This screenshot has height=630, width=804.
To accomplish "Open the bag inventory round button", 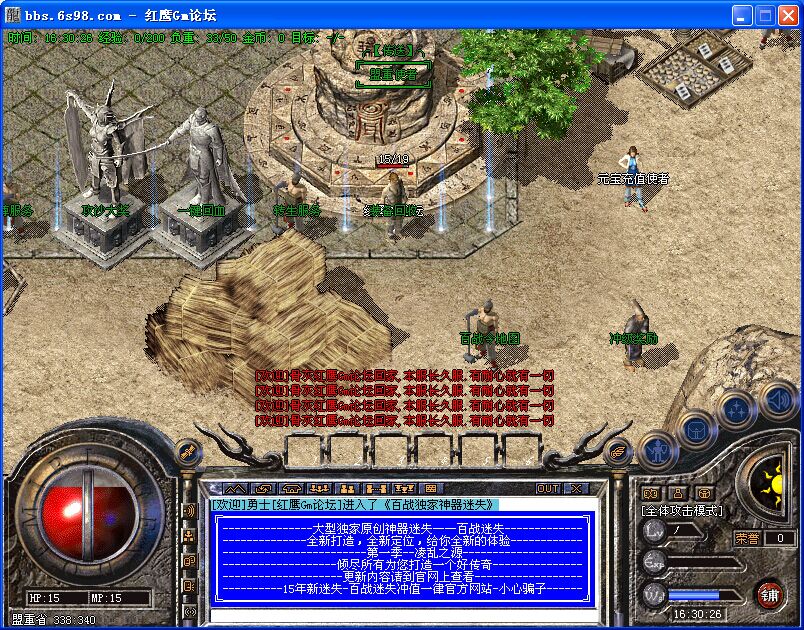I will pos(696,431).
